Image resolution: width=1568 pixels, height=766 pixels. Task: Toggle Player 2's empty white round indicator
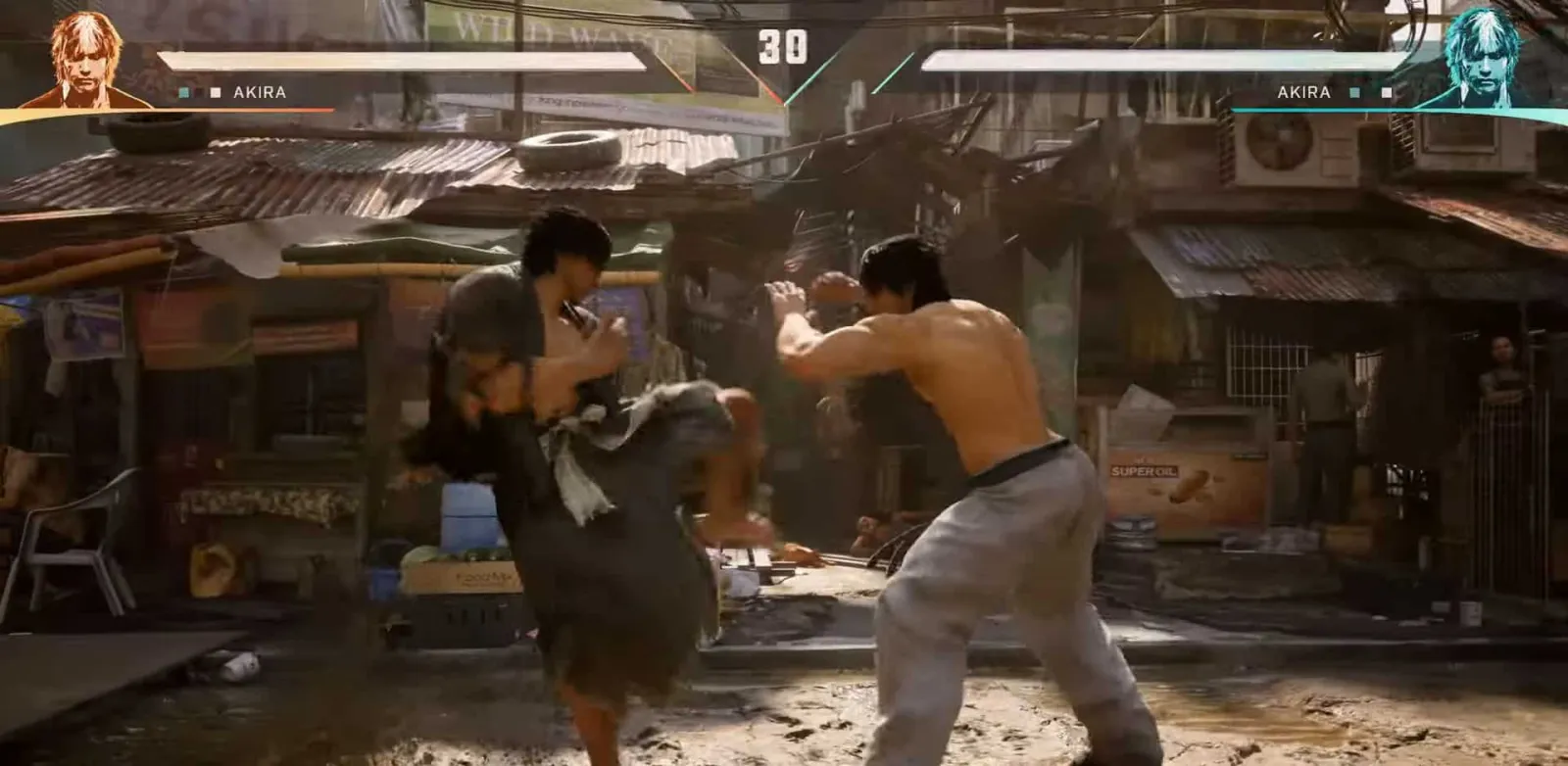pos(1387,92)
